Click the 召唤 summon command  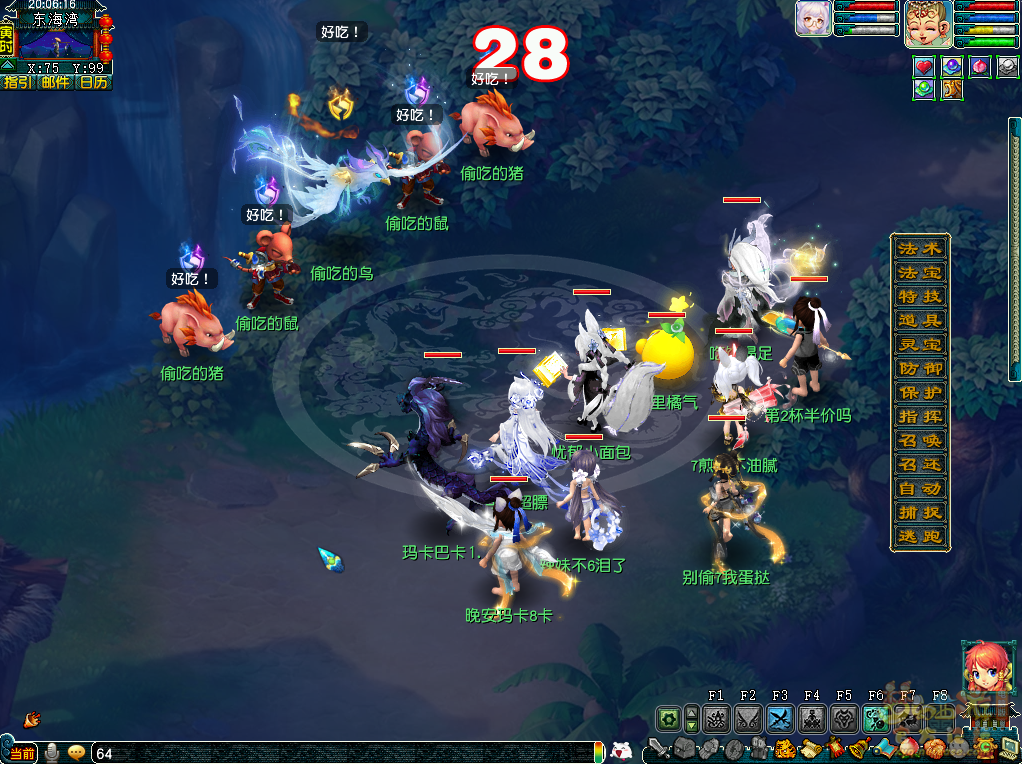tap(919, 441)
